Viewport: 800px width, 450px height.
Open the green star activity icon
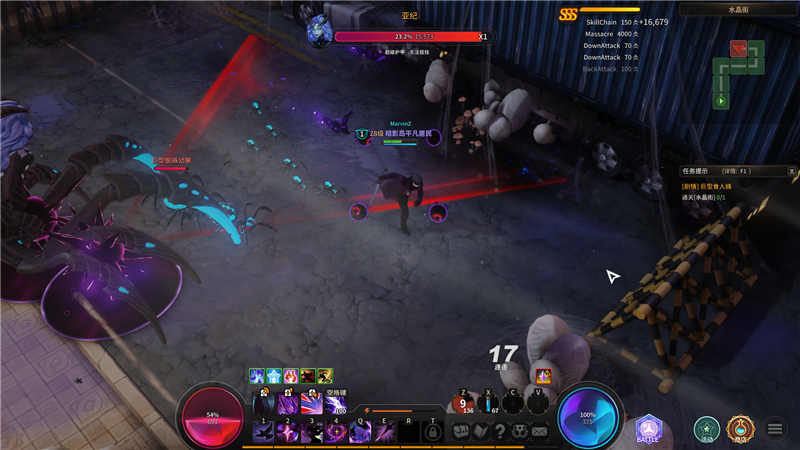tap(707, 429)
